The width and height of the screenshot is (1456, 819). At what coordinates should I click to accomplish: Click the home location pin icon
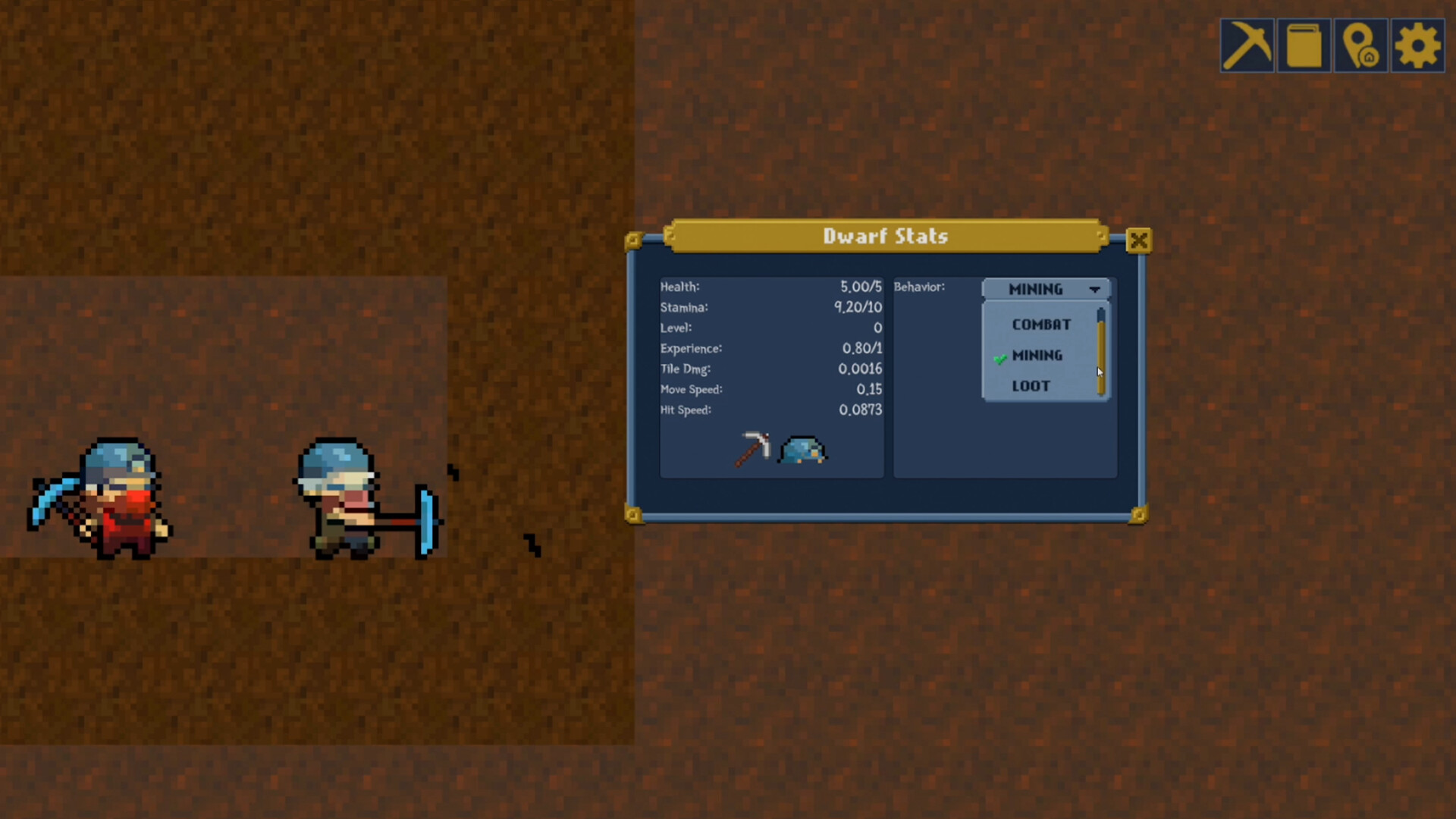point(1360,45)
